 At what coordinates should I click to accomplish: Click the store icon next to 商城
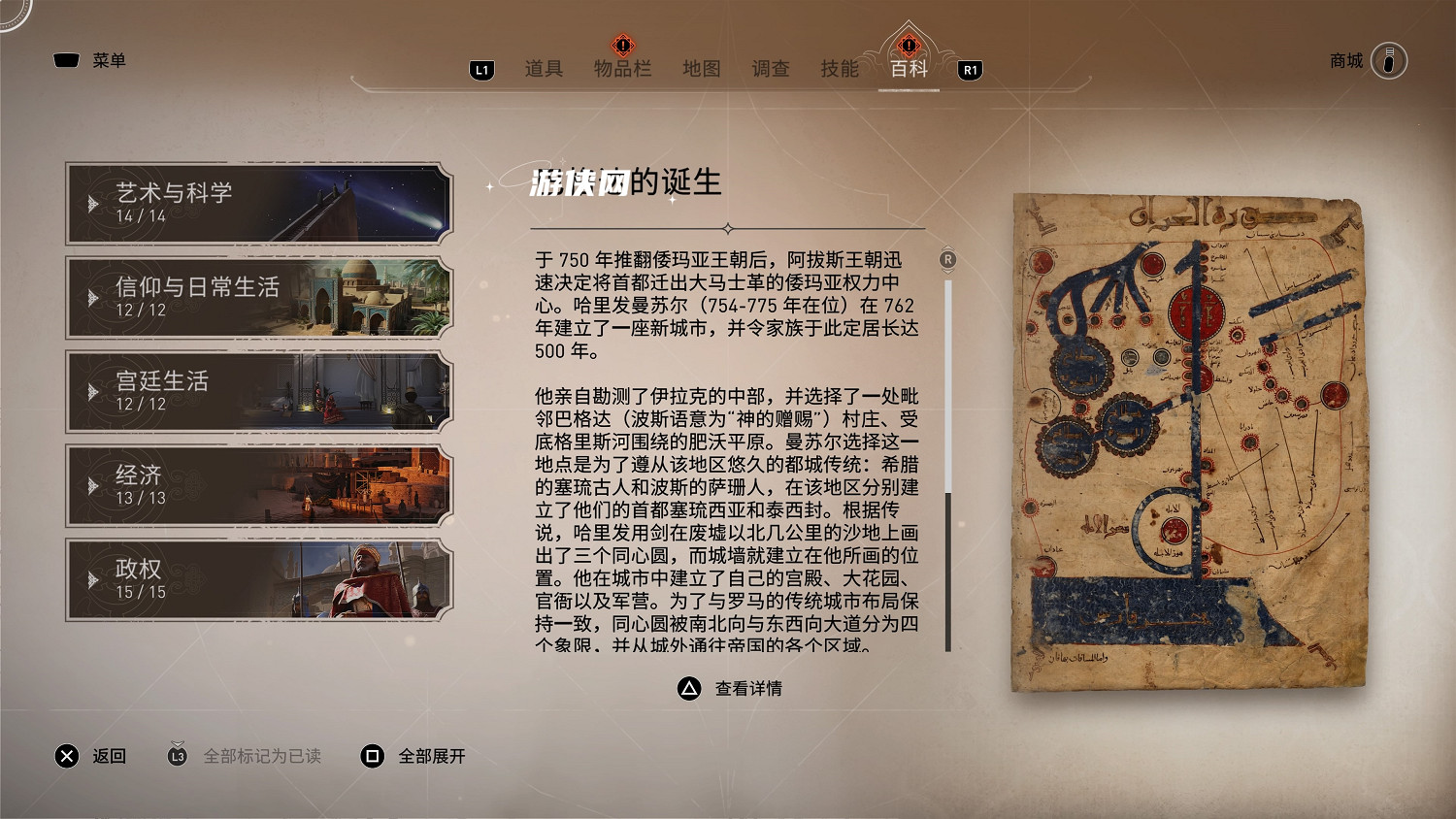tap(1392, 60)
